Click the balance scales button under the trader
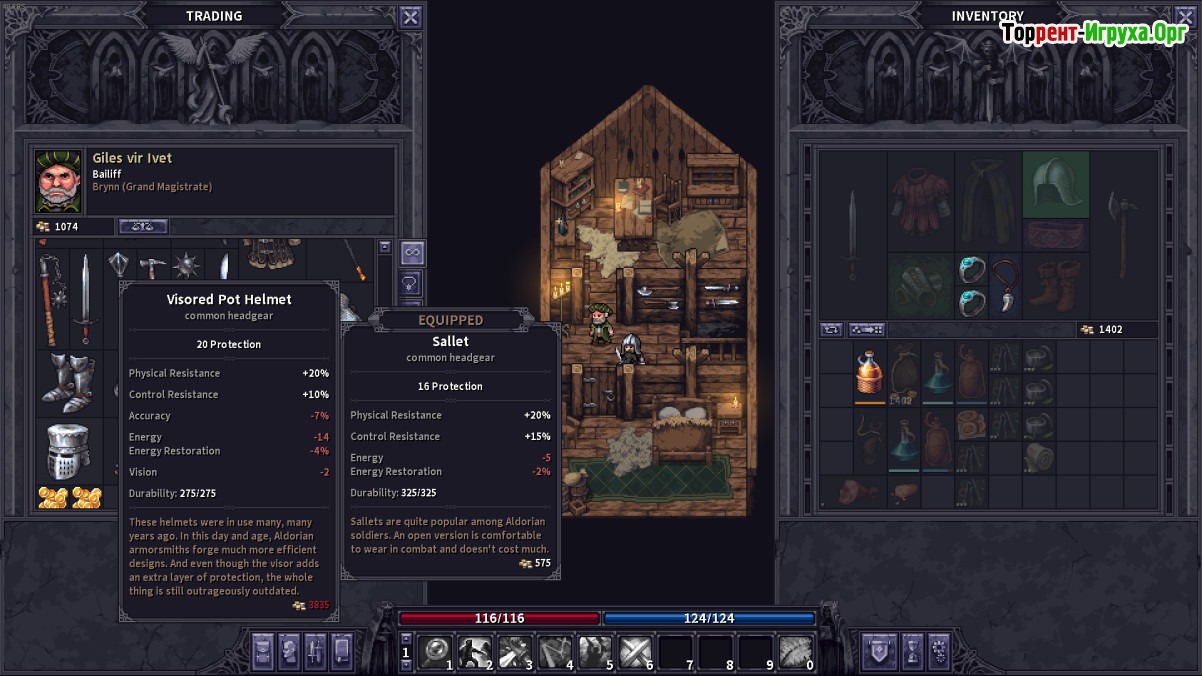This screenshot has width=1202, height=676. click(x=143, y=227)
